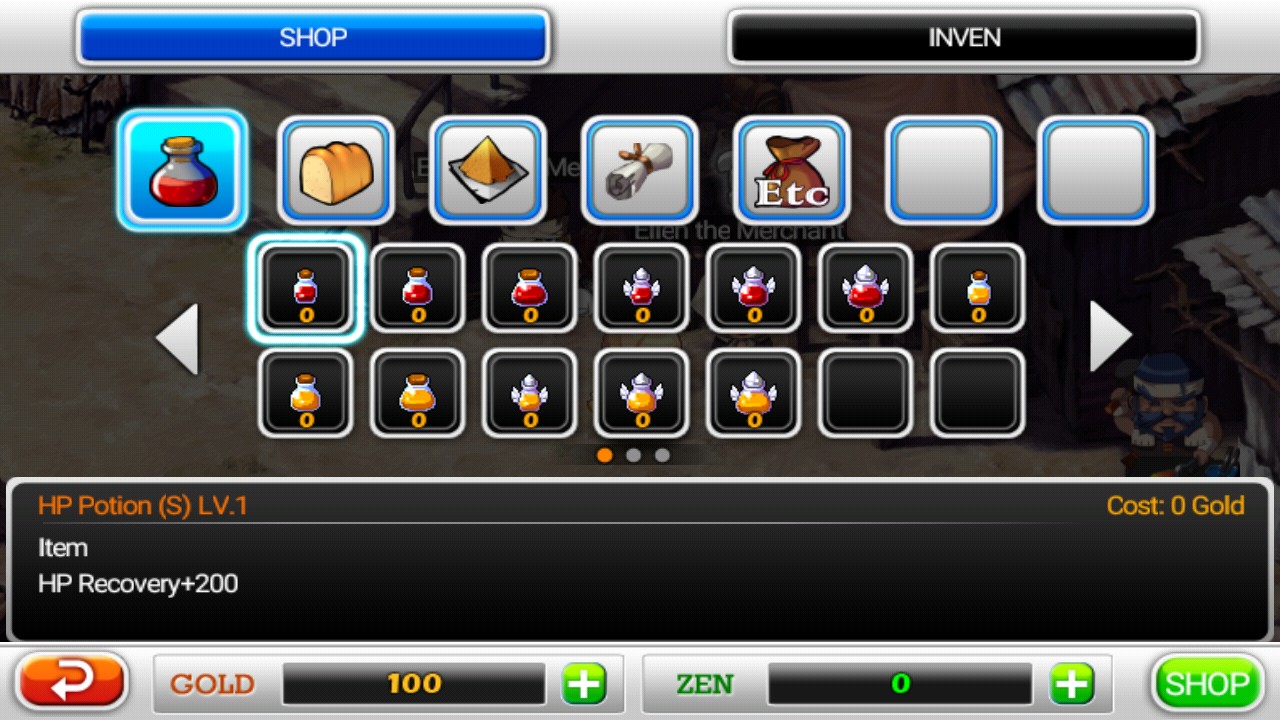Go to the previous item page
The image size is (1280, 720).
(x=177, y=339)
